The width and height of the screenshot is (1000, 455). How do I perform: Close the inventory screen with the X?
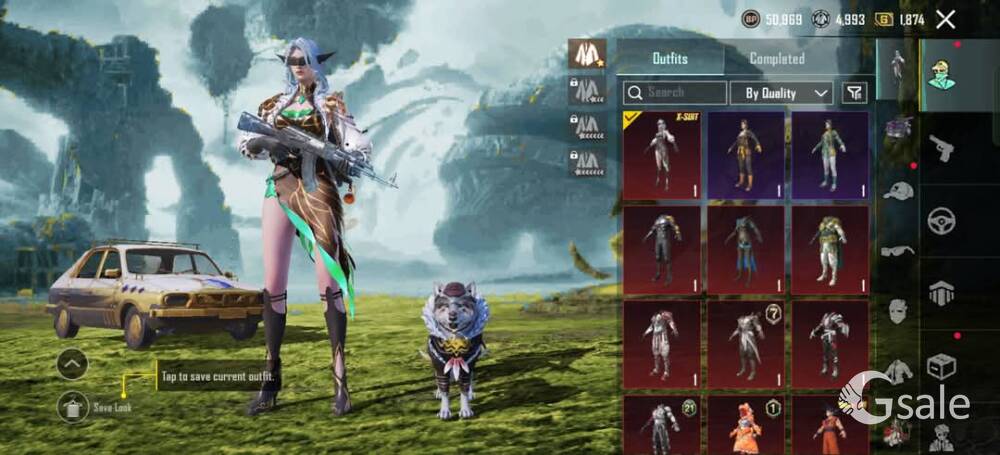[x=945, y=18]
